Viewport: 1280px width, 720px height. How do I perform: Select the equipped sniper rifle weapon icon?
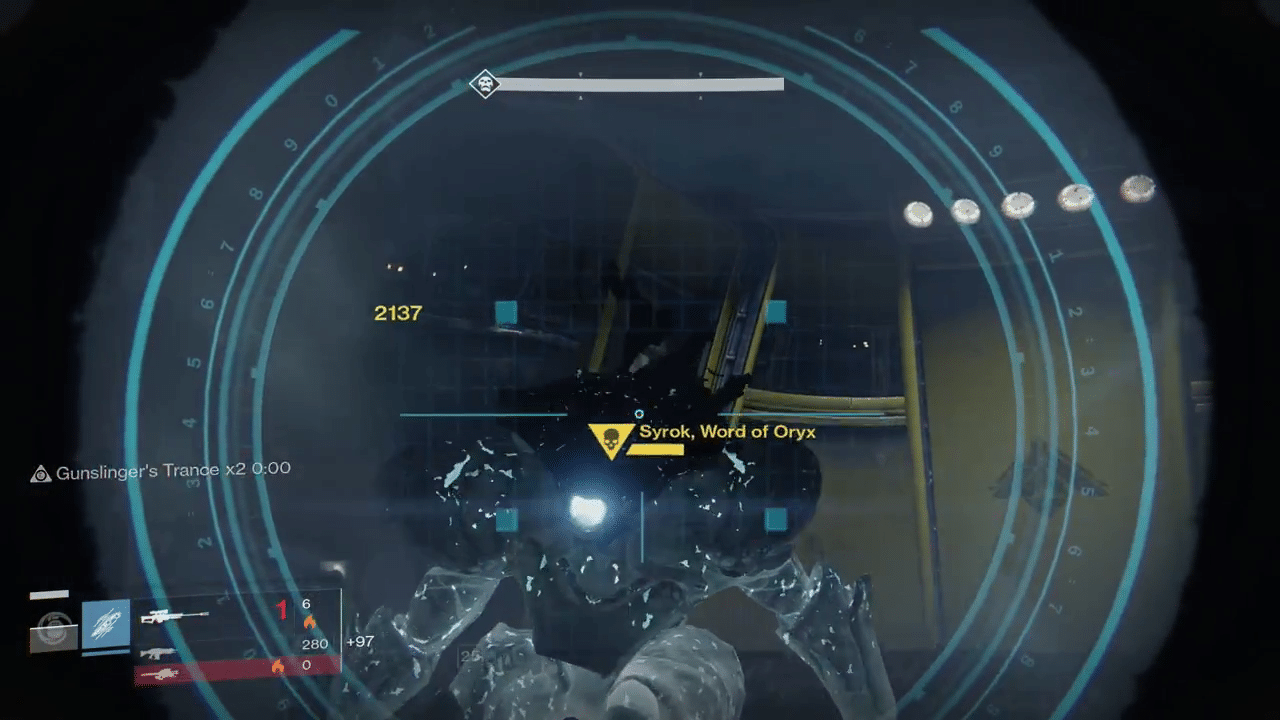[x=173, y=617]
